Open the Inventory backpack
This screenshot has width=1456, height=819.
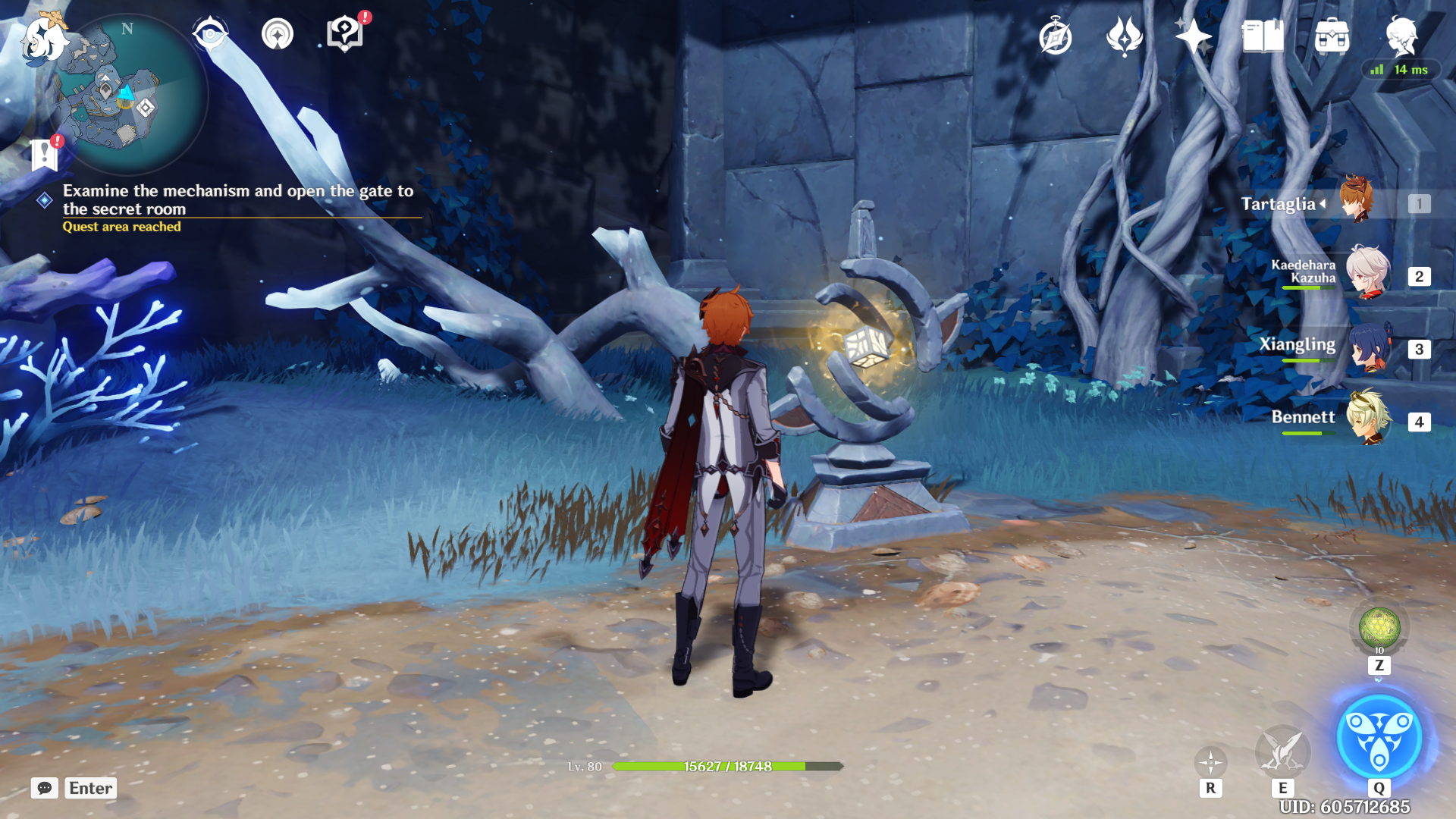(1332, 36)
